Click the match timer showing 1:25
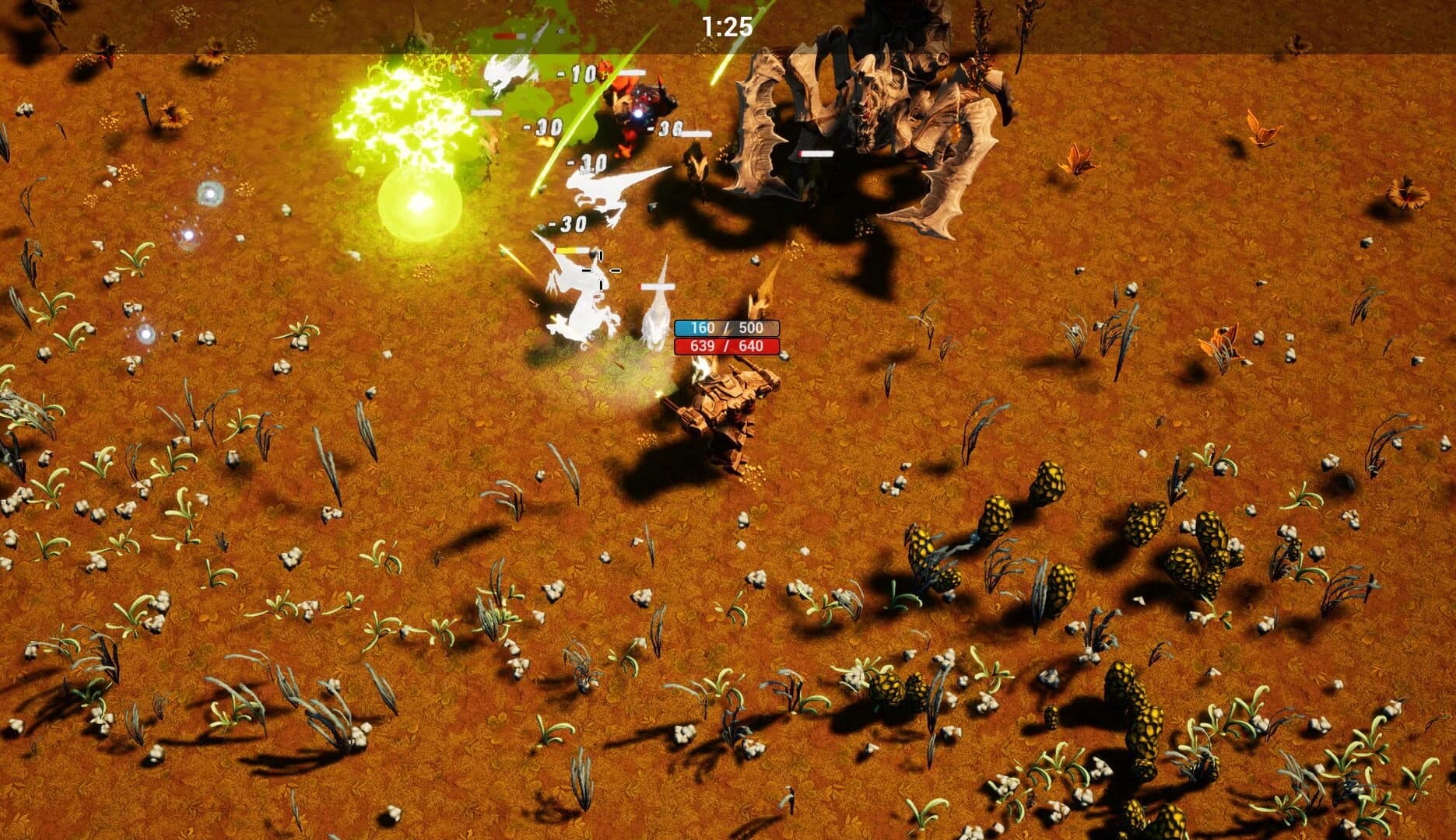Image resolution: width=1456 pixels, height=840 pixels. (x=726, y=26)
